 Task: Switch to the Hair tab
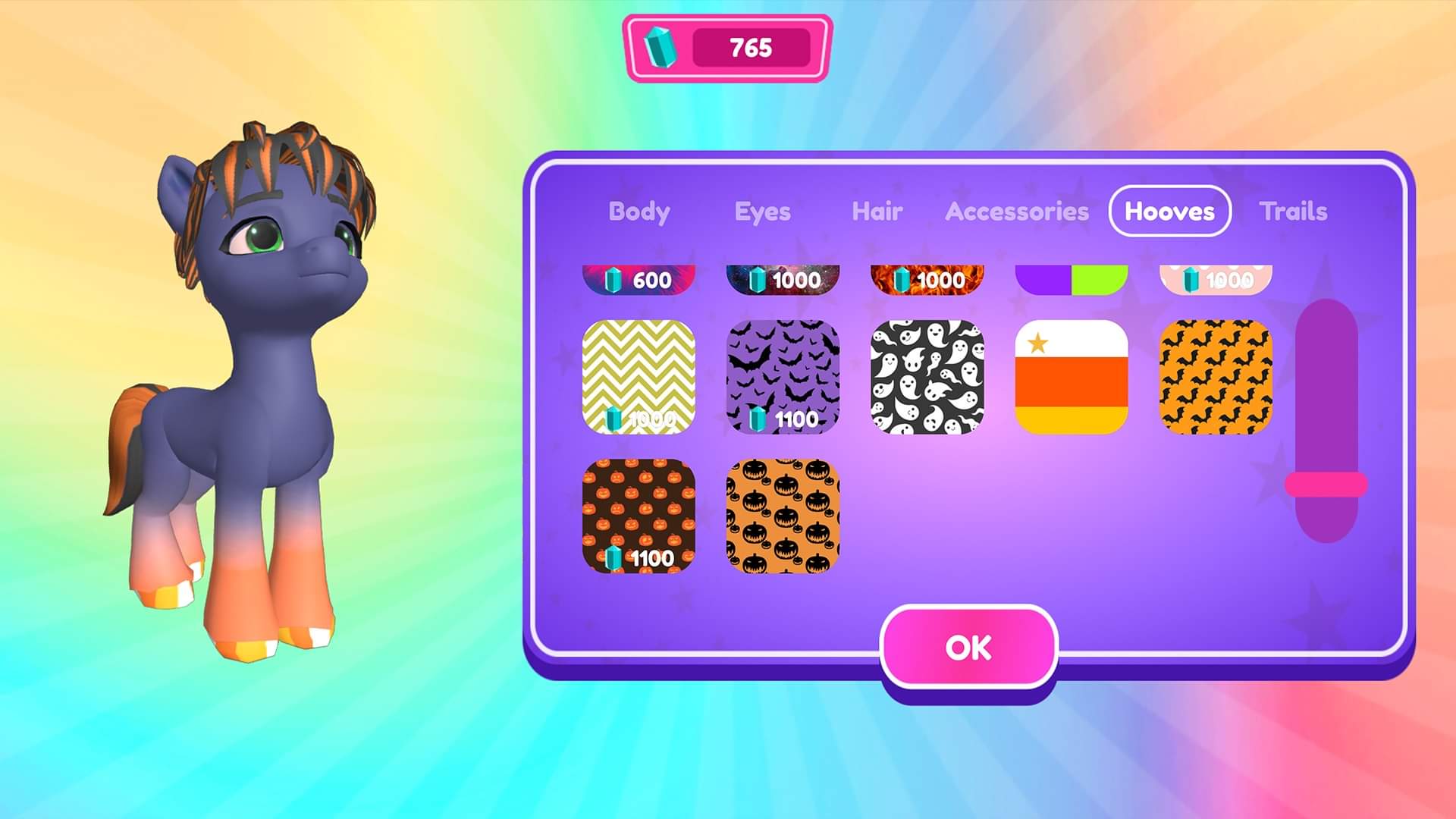876,212
